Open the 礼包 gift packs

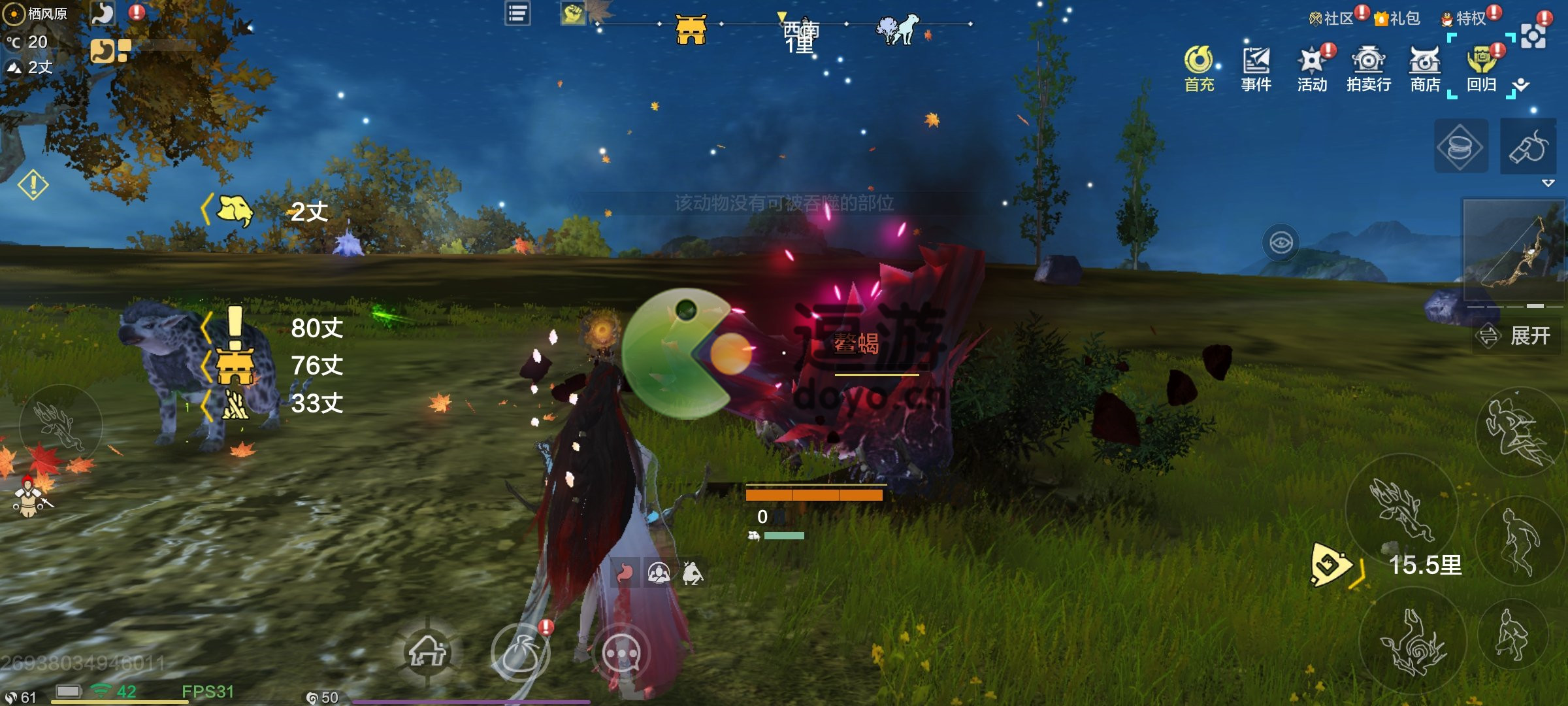click(1397, 18)
